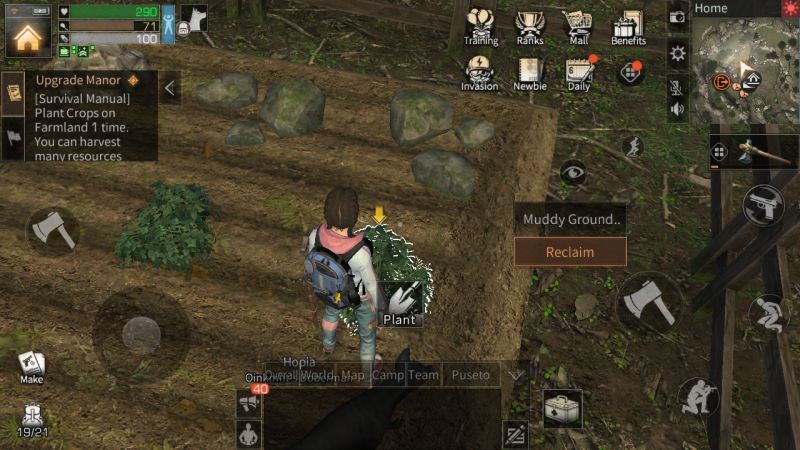Image resolution: width=800 pixels, height=450 pixels.
Task: Tap the pistol weapon button
Action: (764, 205)
